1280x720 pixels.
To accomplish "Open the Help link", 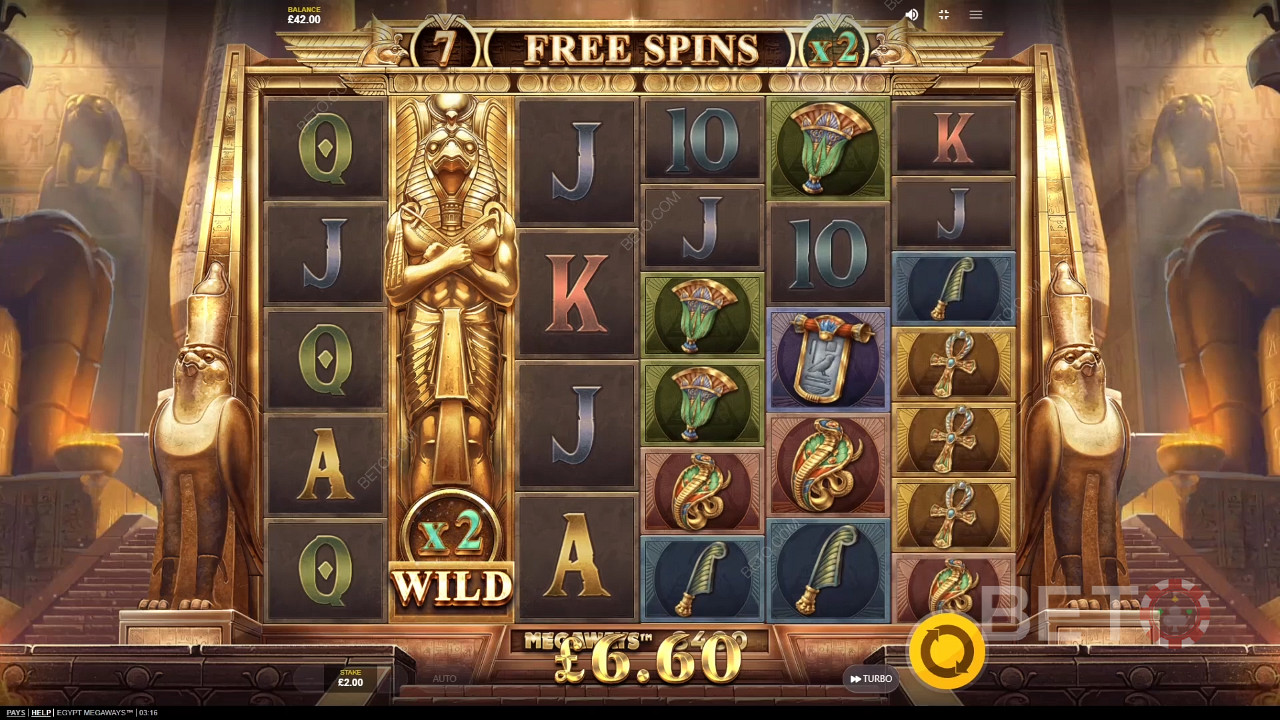I will point(41,713).
